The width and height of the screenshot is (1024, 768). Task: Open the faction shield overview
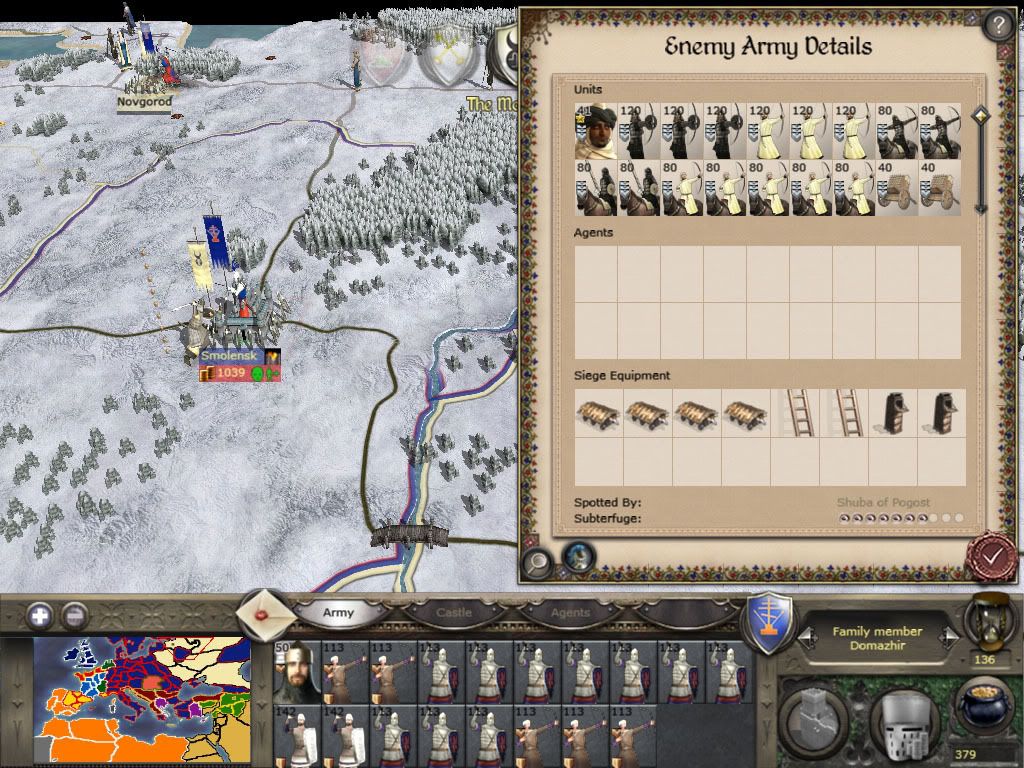click(x=771, y=623)
